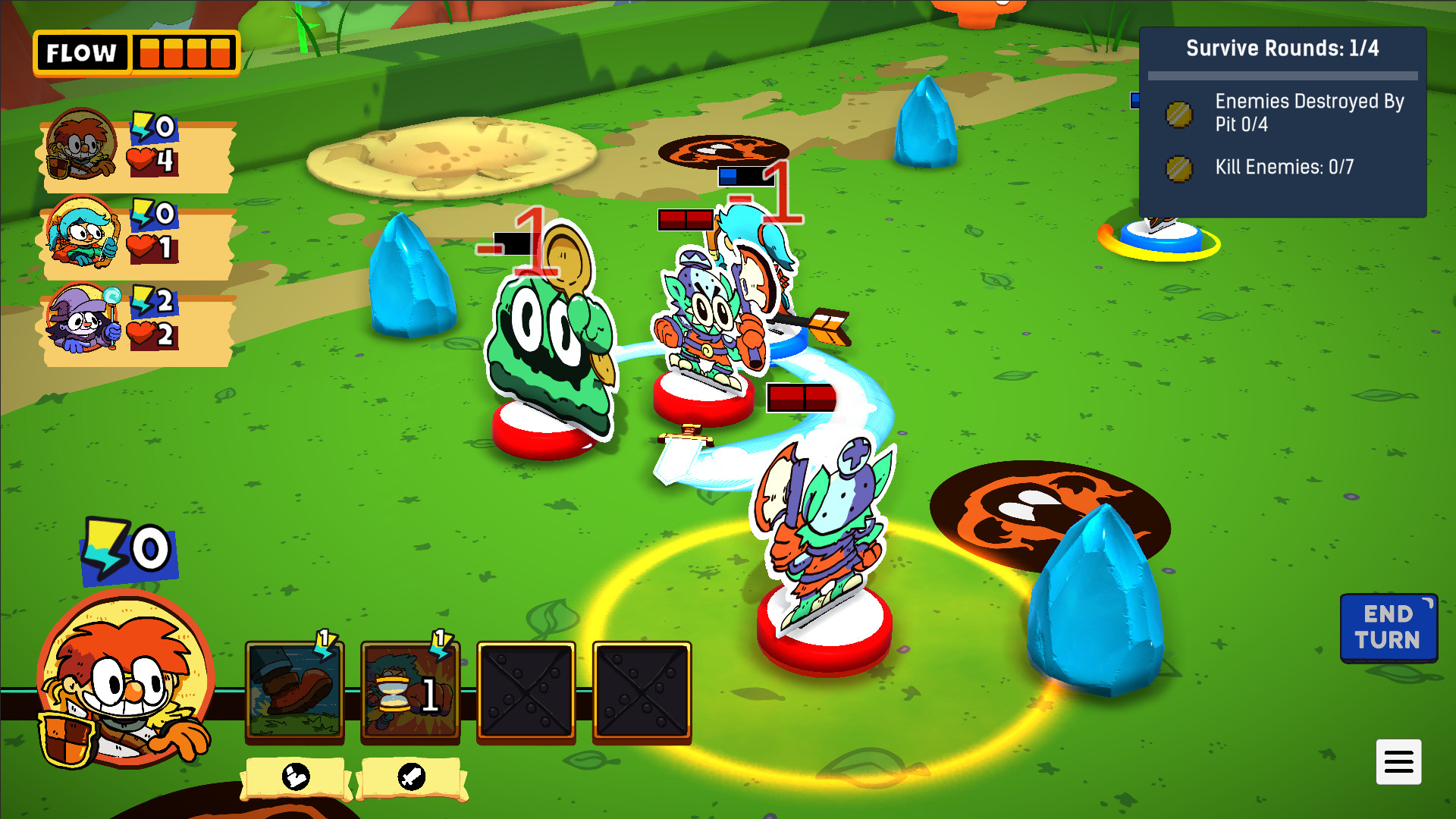Open the hamburger menu
This screenshot has width=1456, height=819.
point(1399,763)
